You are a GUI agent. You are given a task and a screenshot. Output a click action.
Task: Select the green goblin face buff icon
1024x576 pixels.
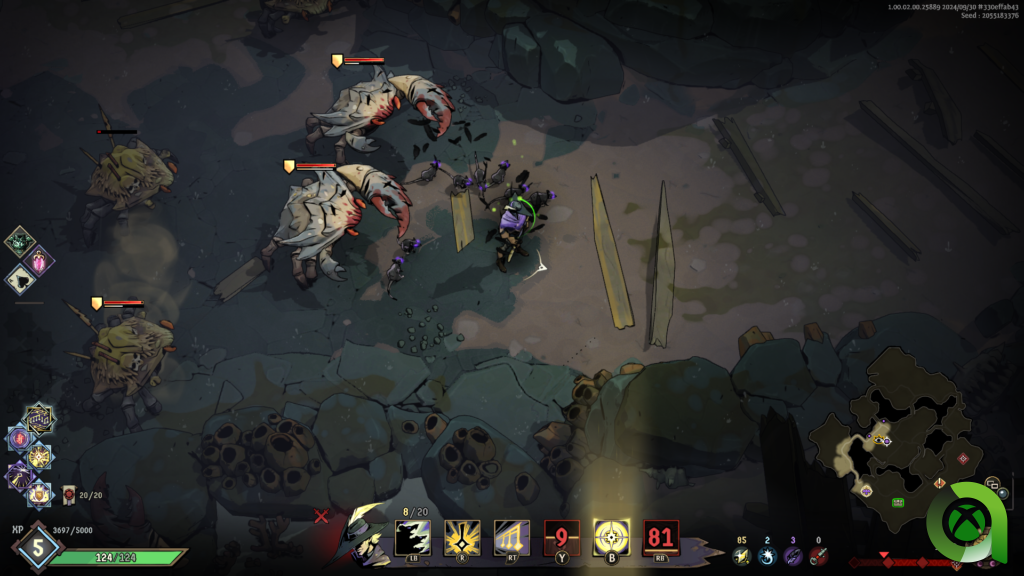pos(19,240)
